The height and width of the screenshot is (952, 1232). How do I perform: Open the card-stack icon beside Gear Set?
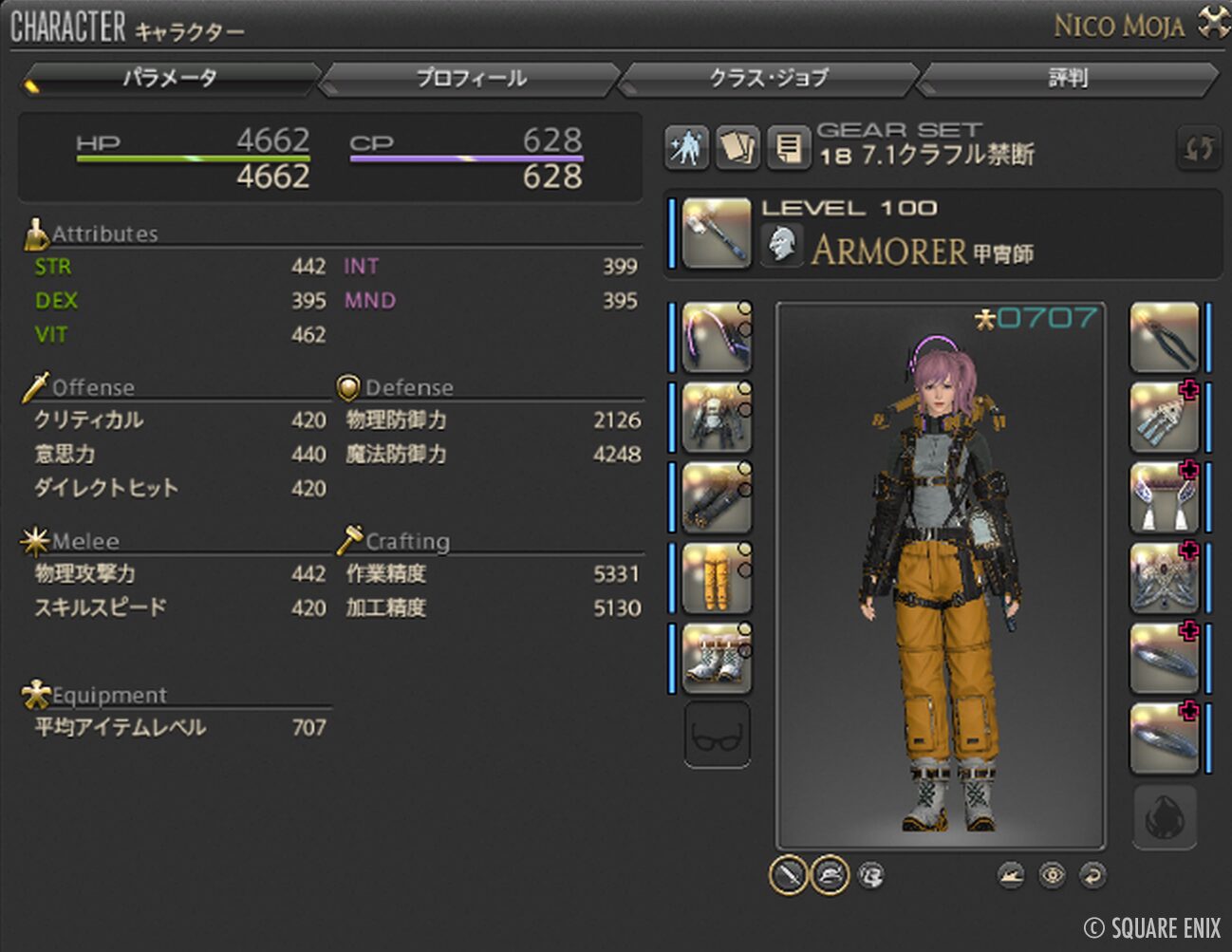coord(737,147)
